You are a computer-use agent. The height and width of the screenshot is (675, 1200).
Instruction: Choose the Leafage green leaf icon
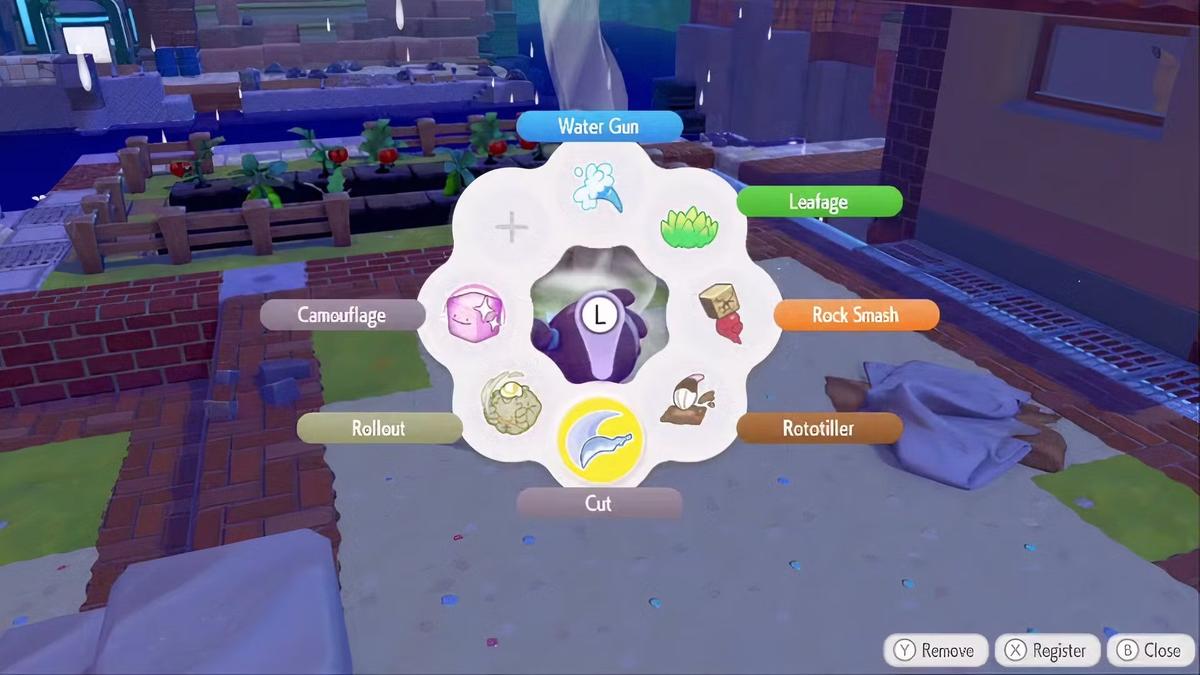pyautogui.click(x=689, y=229)
